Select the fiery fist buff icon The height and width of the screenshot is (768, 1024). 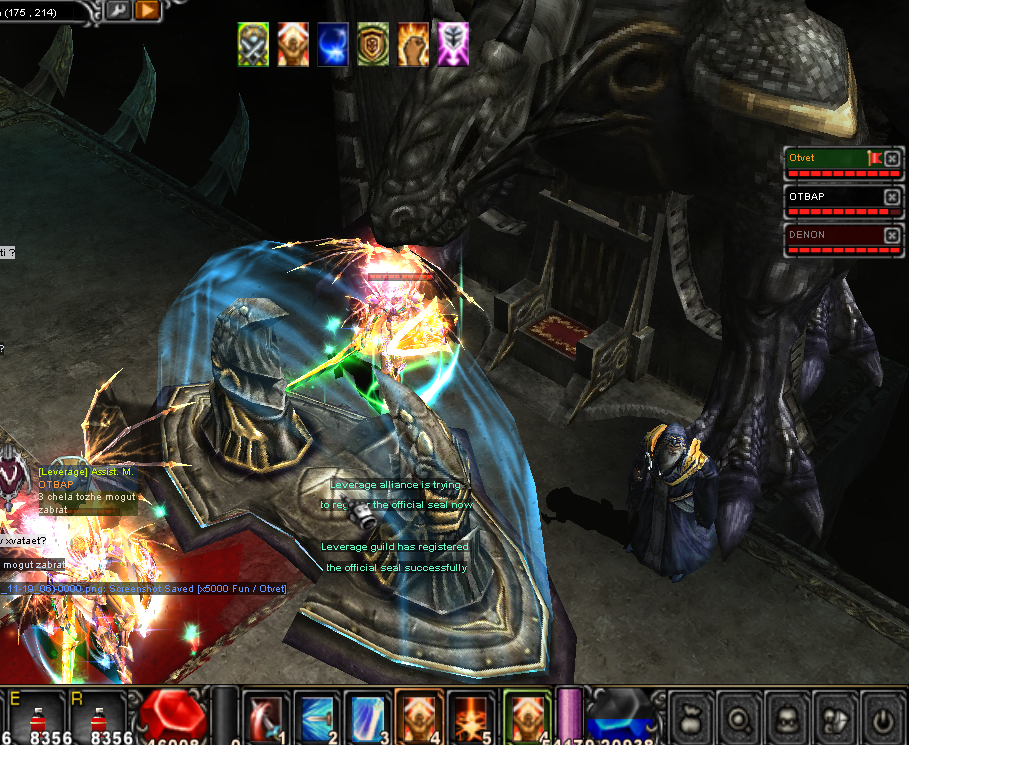point(413,45)
